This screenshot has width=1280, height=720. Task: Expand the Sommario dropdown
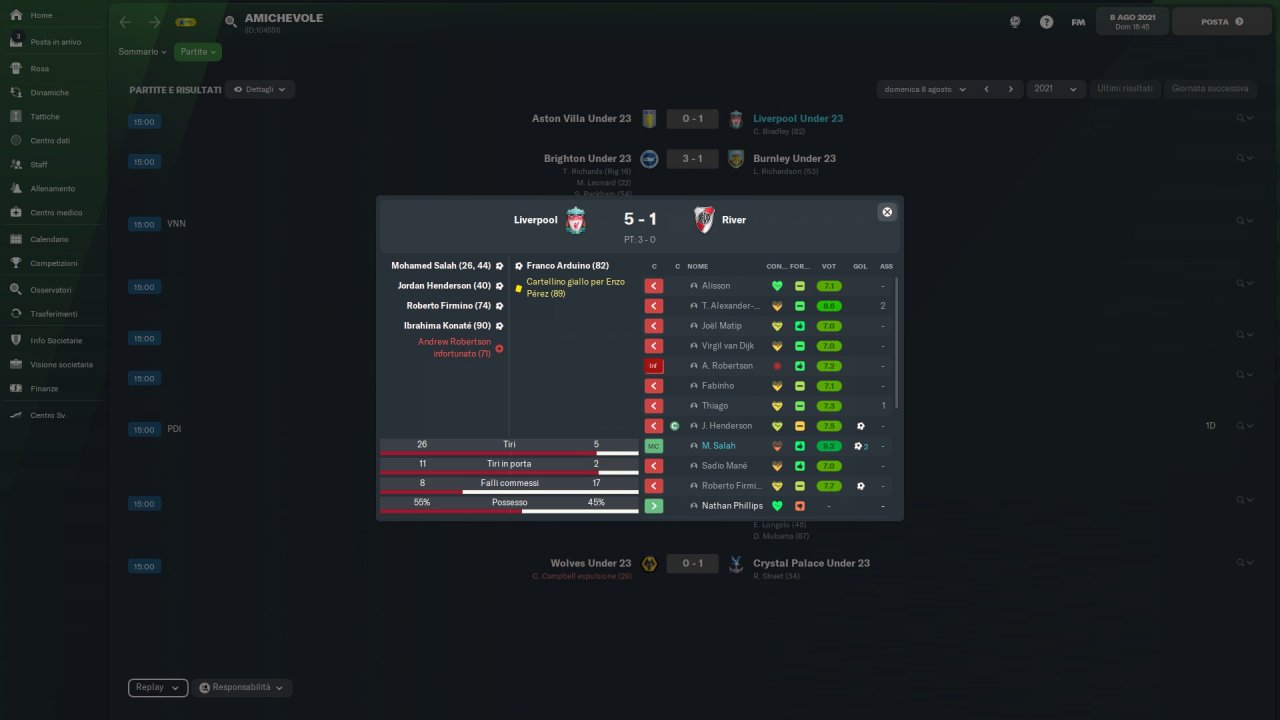coord(143,52)
